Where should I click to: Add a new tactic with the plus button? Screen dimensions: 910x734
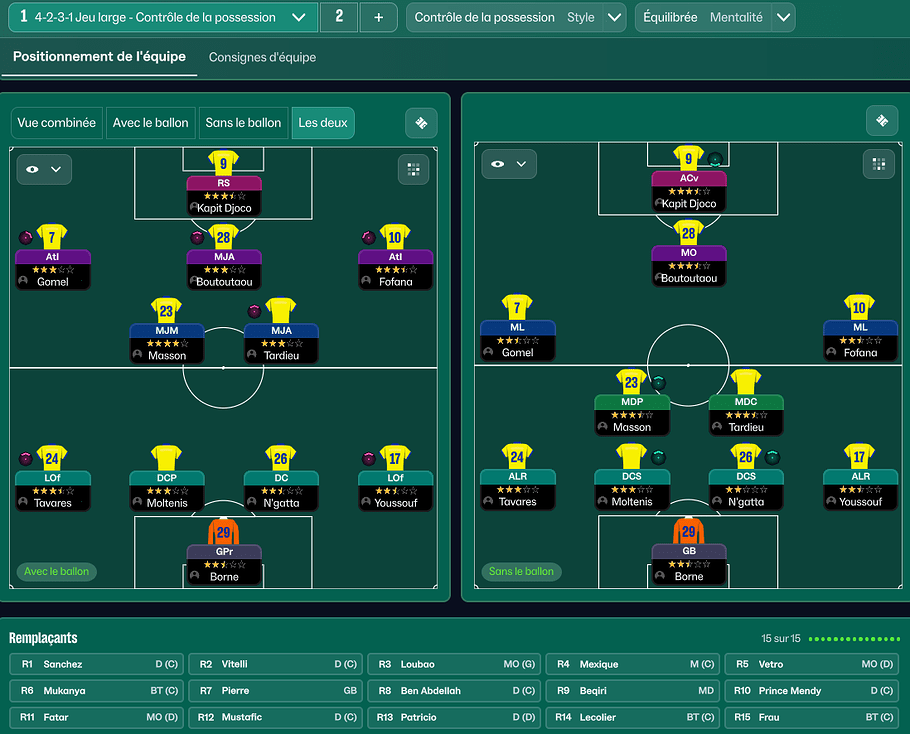(x=378, y=18)
